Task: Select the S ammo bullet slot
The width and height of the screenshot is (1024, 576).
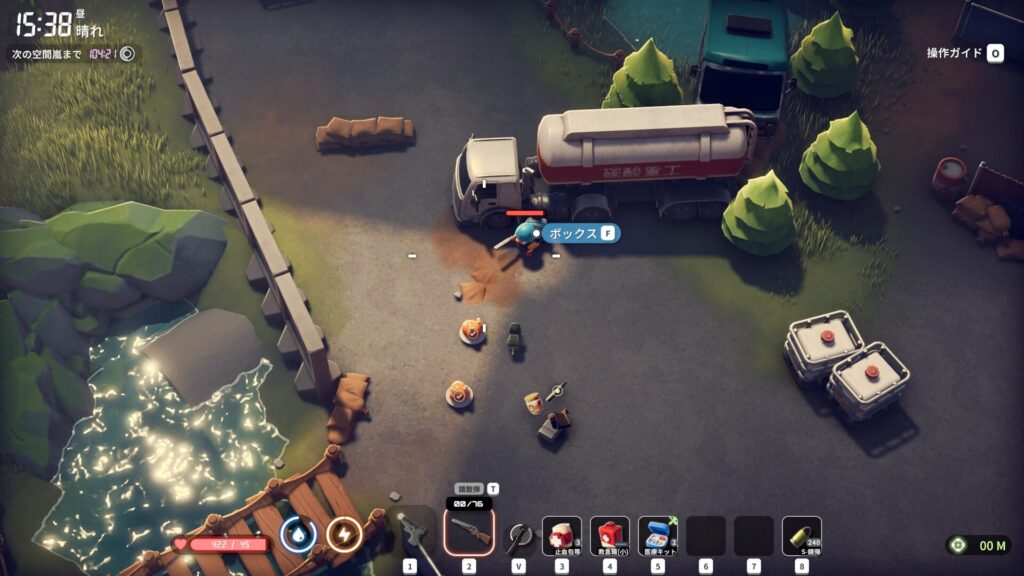Action: point(802,535)
